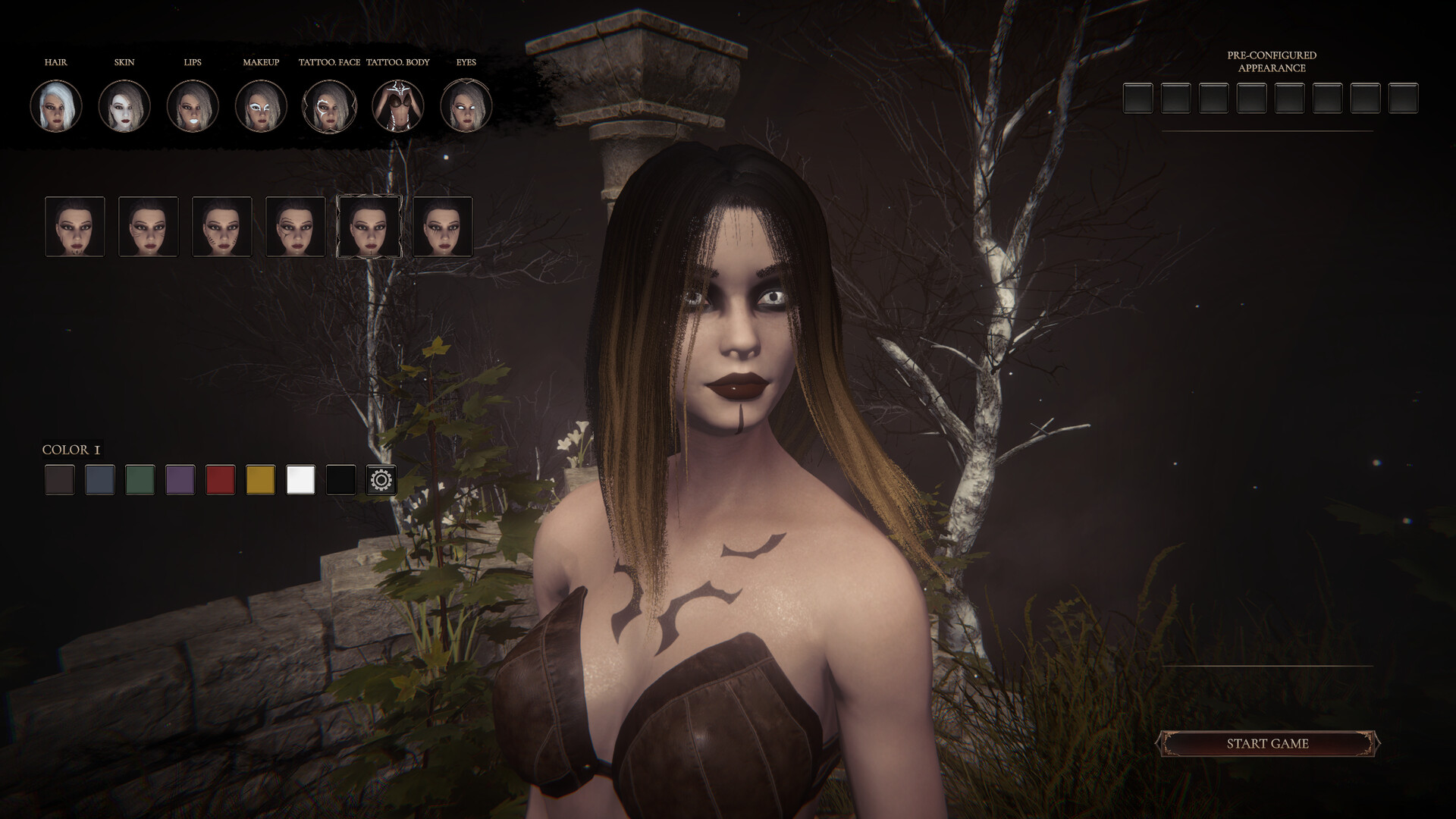
Task: Choose the currently highlighted fifth makeup variant
Action: (x=369, y=226)
